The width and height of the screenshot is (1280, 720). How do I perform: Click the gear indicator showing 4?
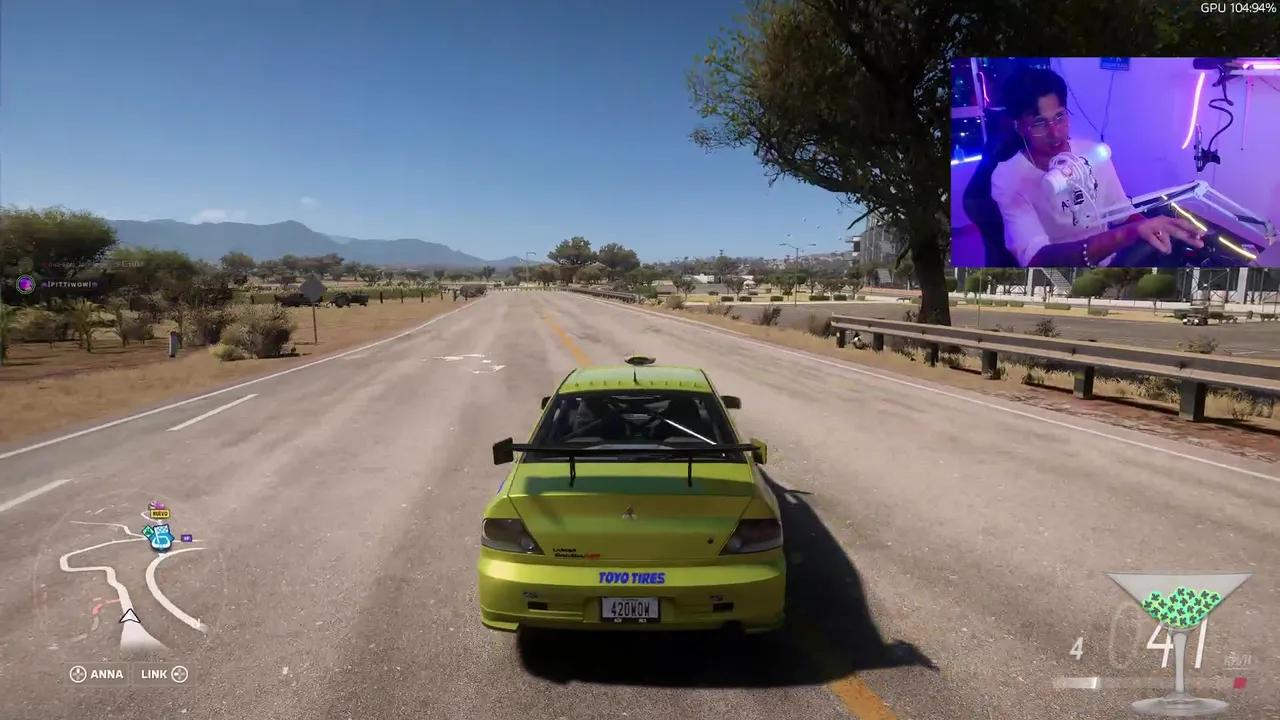tap(1077, 648)
